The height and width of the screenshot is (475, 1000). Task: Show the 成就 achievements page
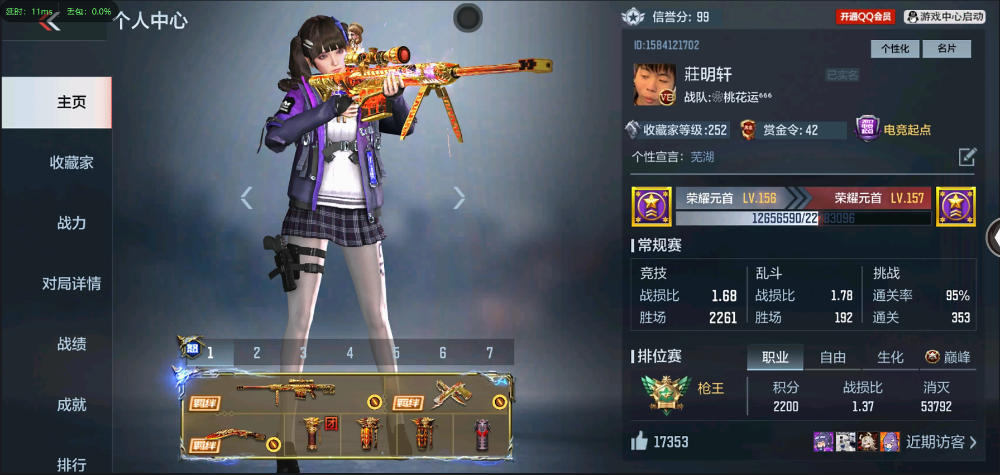[x=71, y=404]
